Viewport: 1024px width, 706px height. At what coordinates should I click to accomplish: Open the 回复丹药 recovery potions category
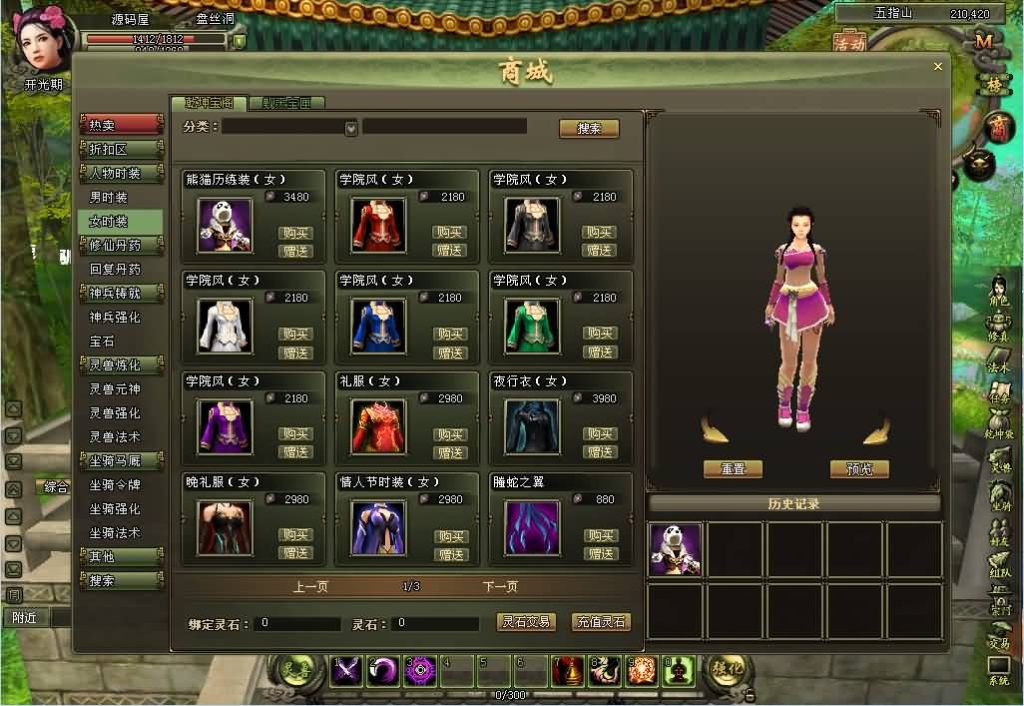click(115, 270)
